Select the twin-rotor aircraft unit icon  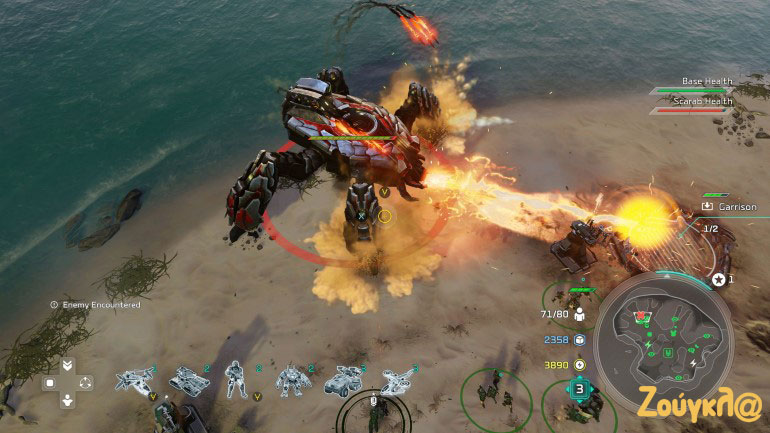(x=397, y=381)
